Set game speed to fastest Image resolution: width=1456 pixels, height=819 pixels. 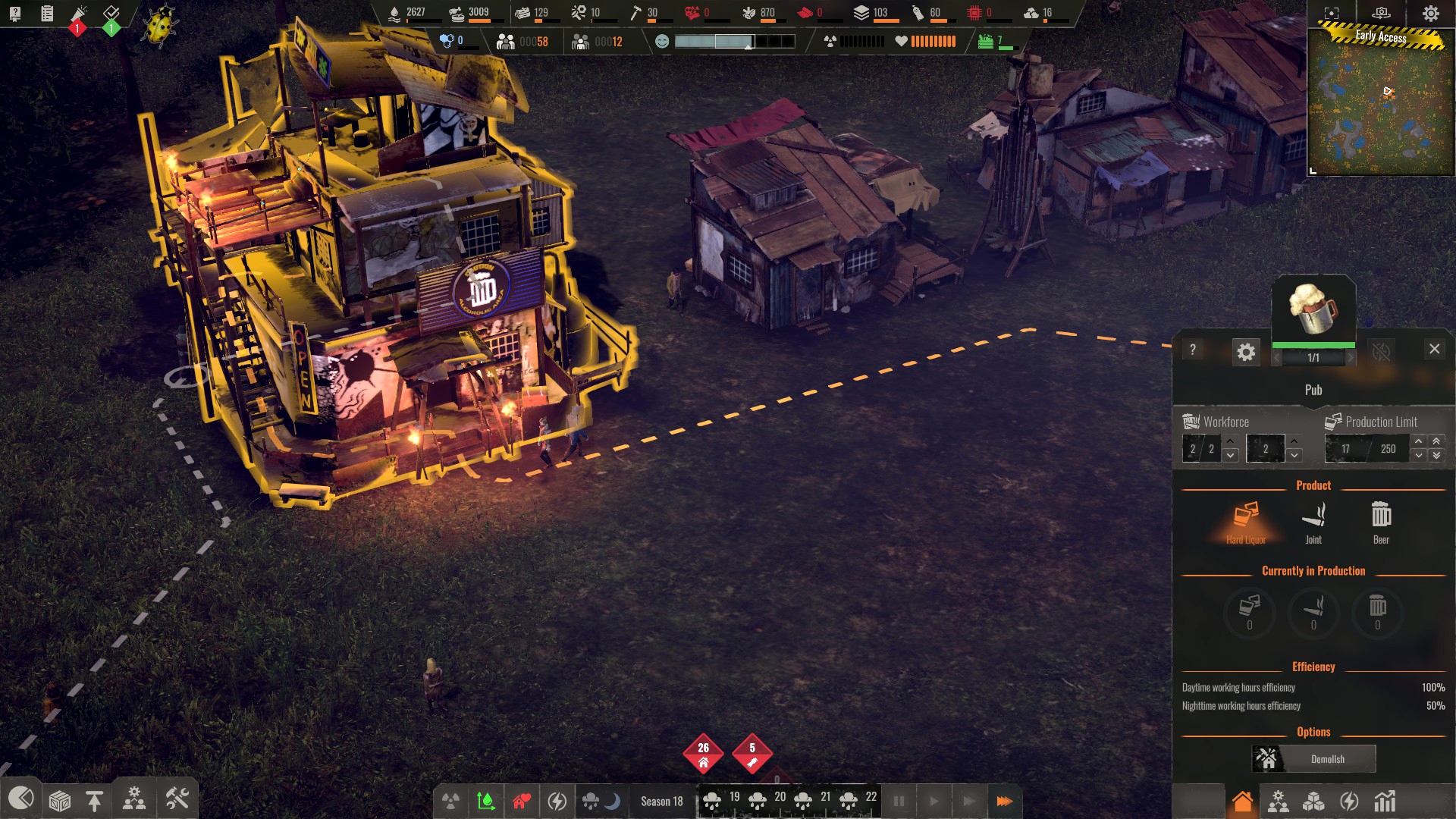pos(1004,801)
